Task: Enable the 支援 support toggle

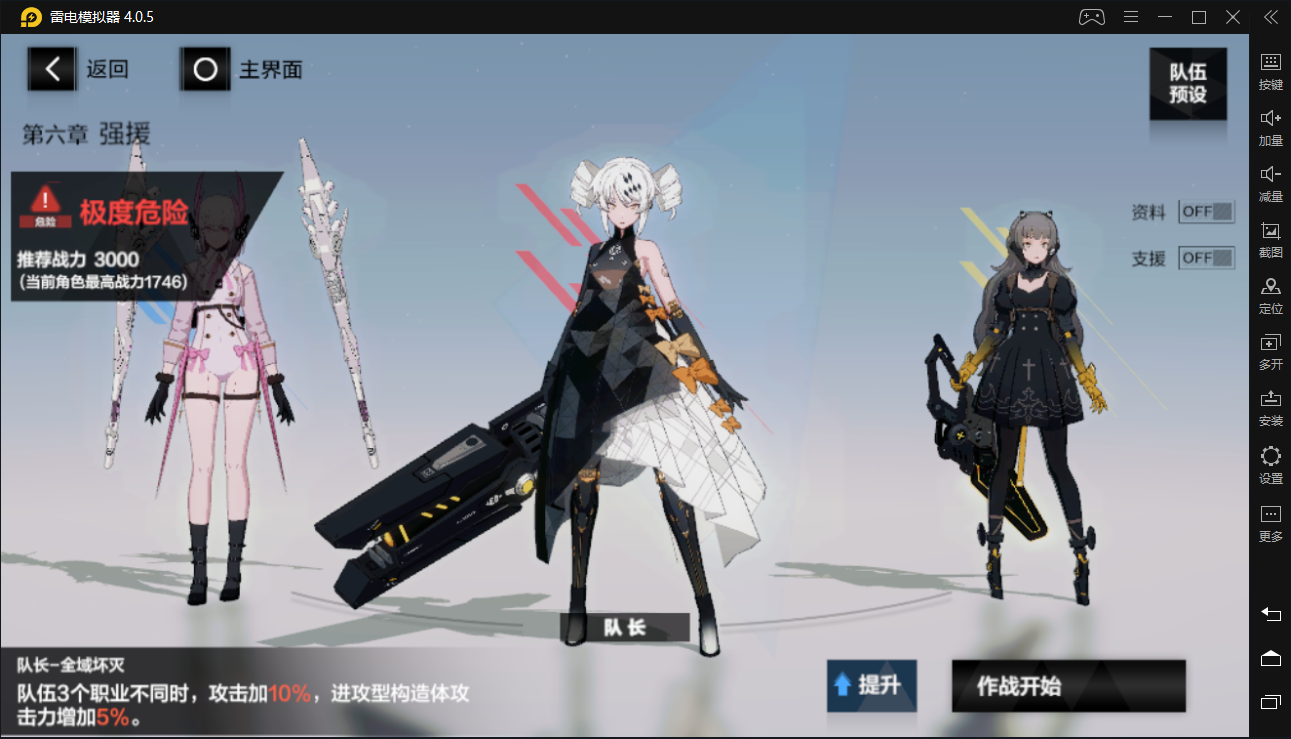Action: coord(1205,257)
